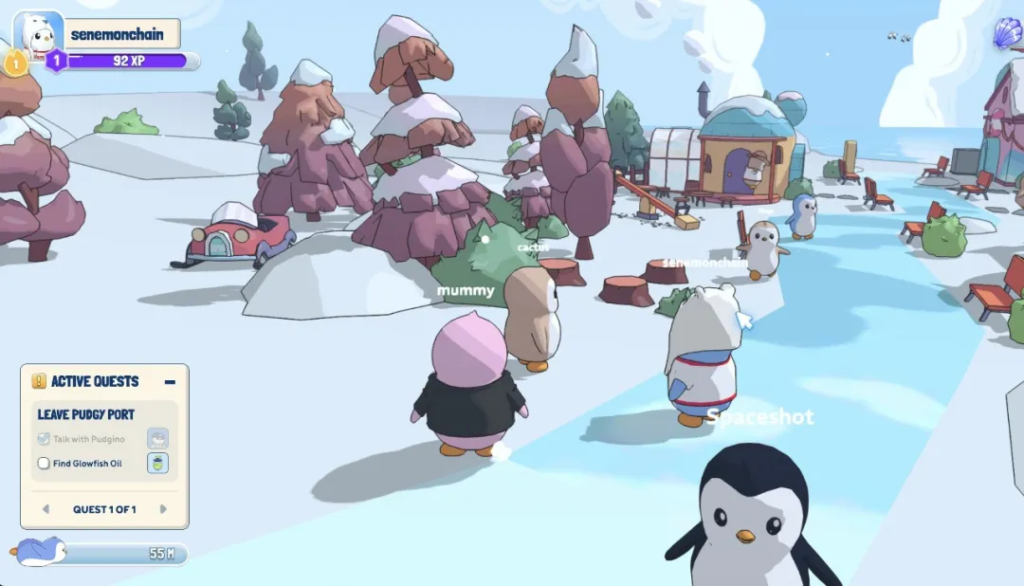The height and width of the screenshot is (586, 1024).
Task: Select the Find Glowfish Oil objective
Action: [x=86, y=463]
